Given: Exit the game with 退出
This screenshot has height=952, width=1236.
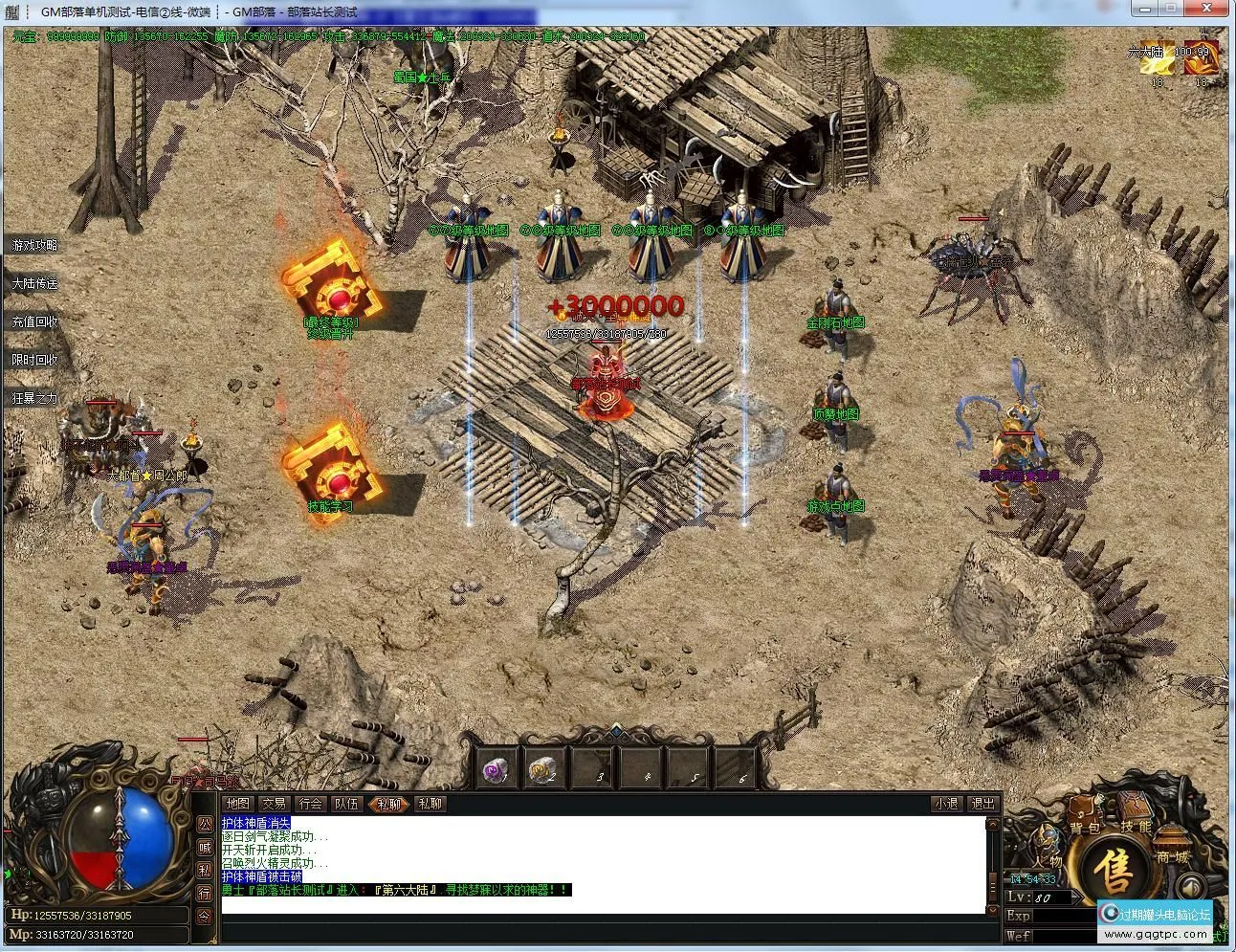Looking at the screenshot, I should (x=982, y=804).
